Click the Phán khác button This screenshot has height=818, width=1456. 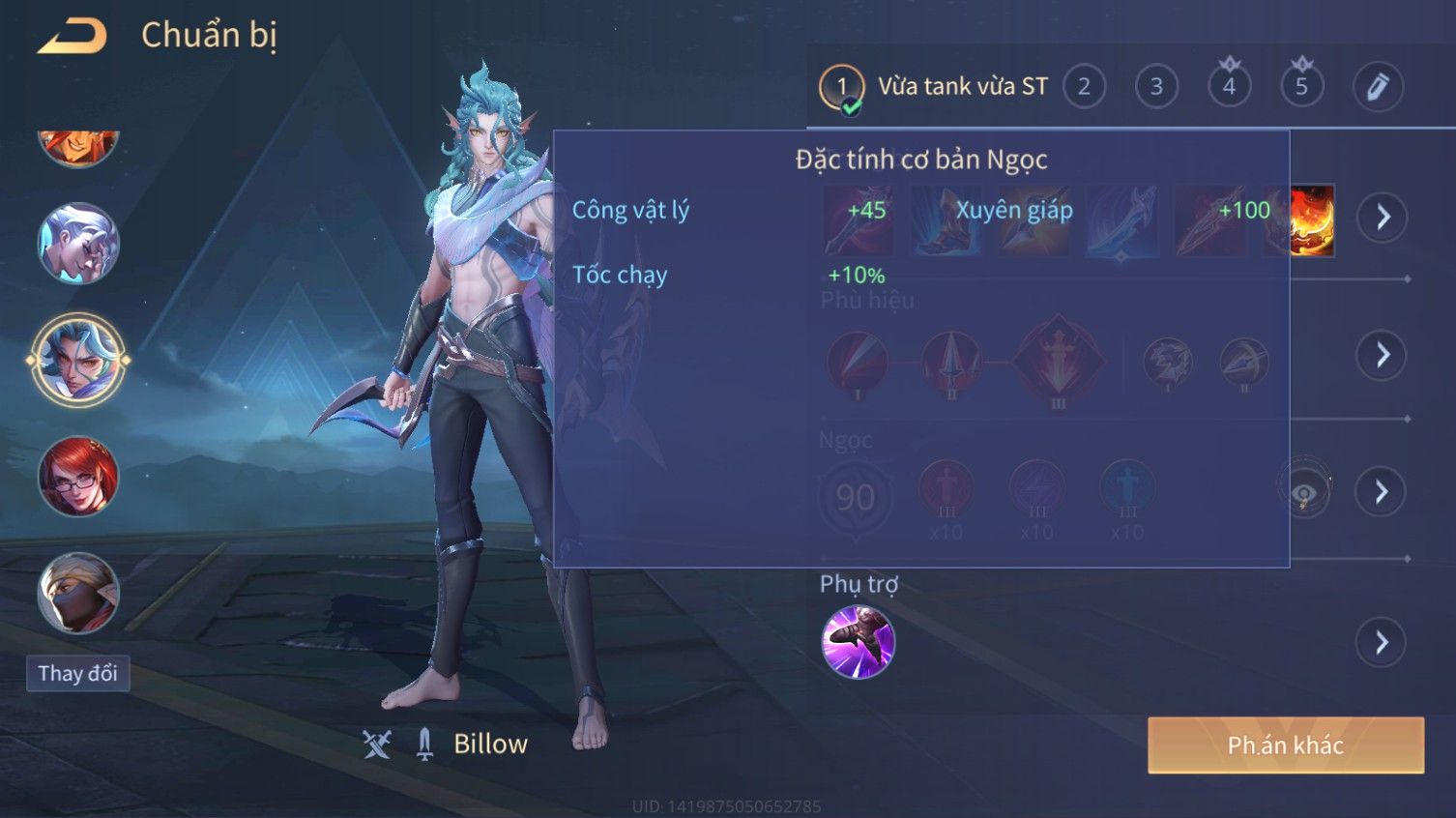(1285, 745)
